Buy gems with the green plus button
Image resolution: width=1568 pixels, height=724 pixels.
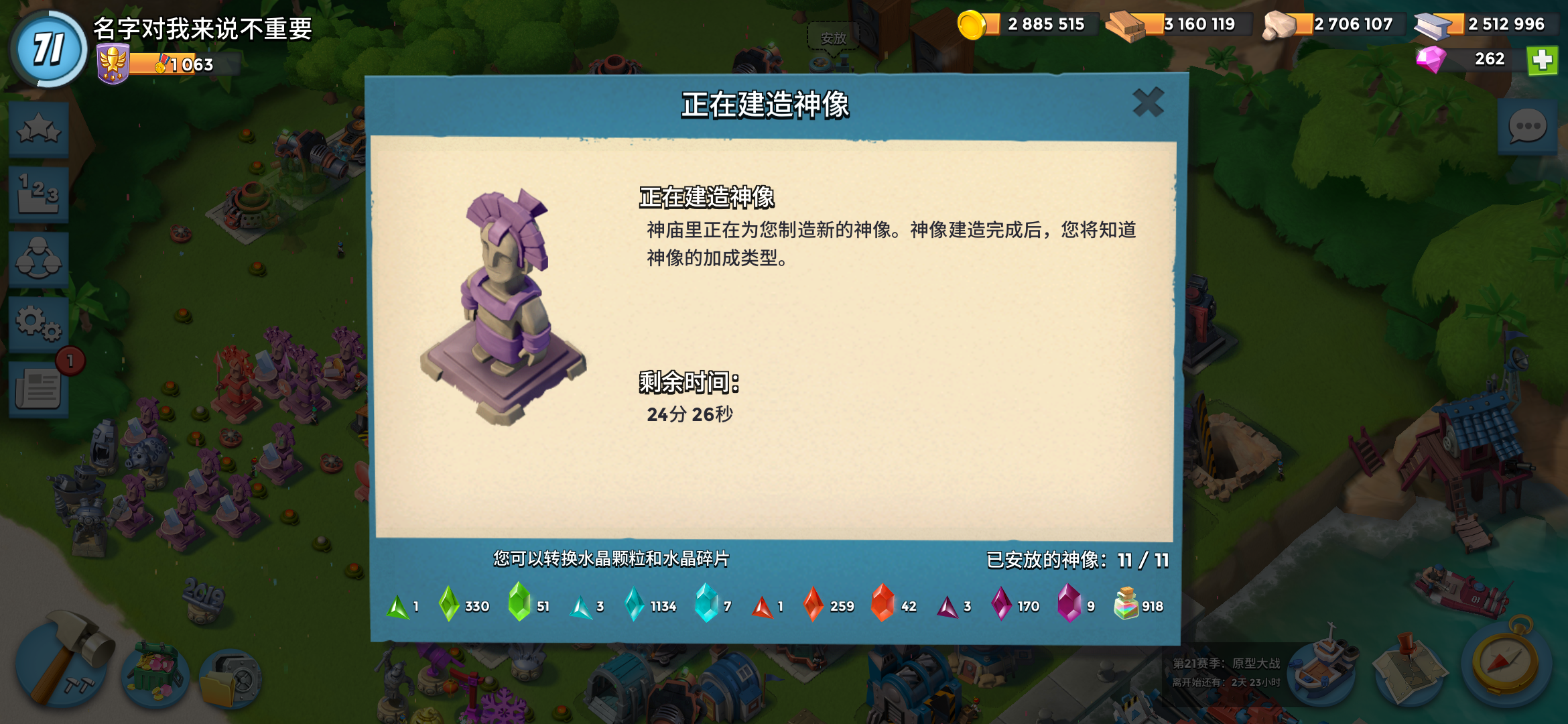[x=1544, y=60]
